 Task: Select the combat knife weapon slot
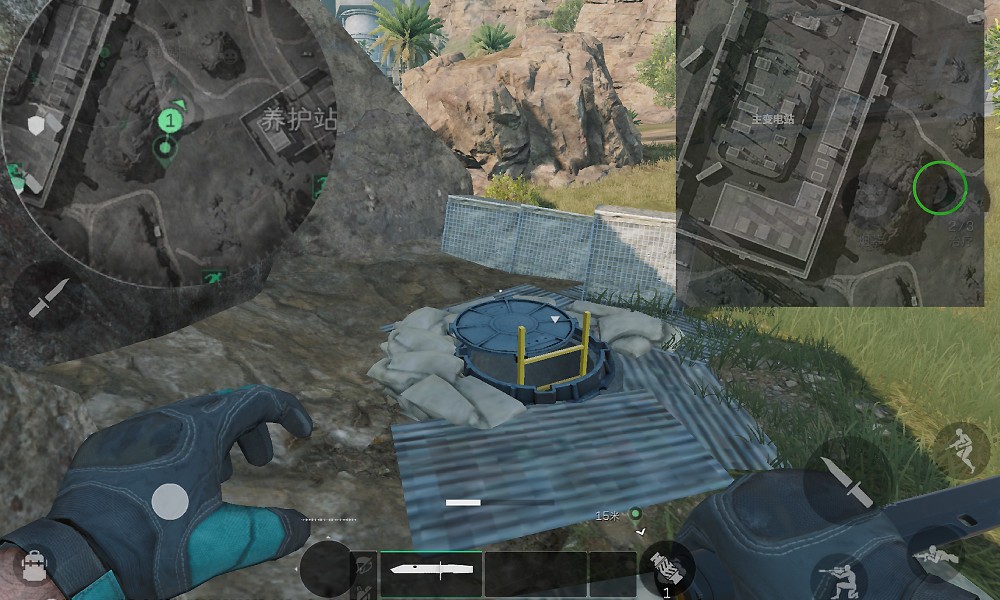click(x=431, y=573)
